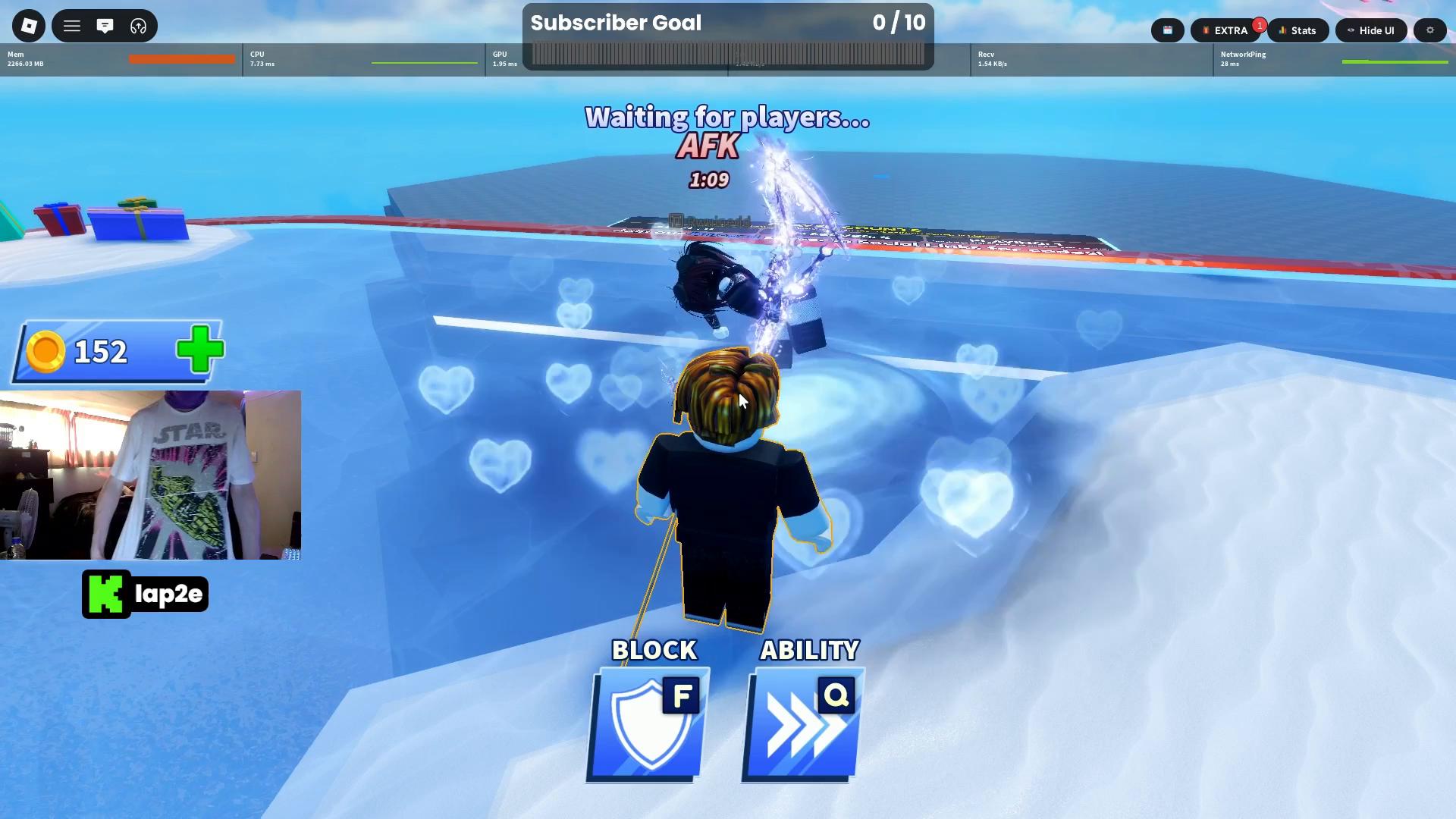Open the EXTRA menu
Viewport: 1456px width, 819px height.
[x=1225, y=30]
